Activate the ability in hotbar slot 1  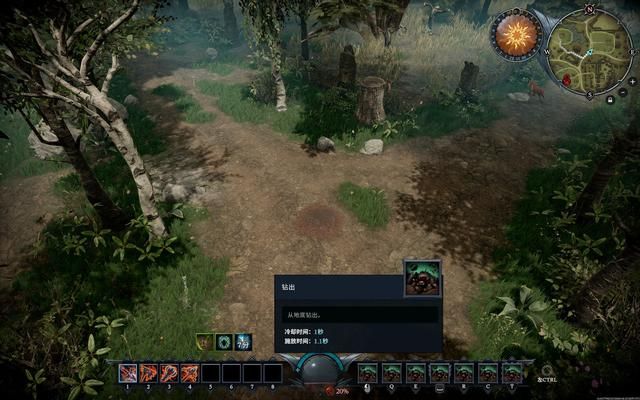(x=129, y=373)
